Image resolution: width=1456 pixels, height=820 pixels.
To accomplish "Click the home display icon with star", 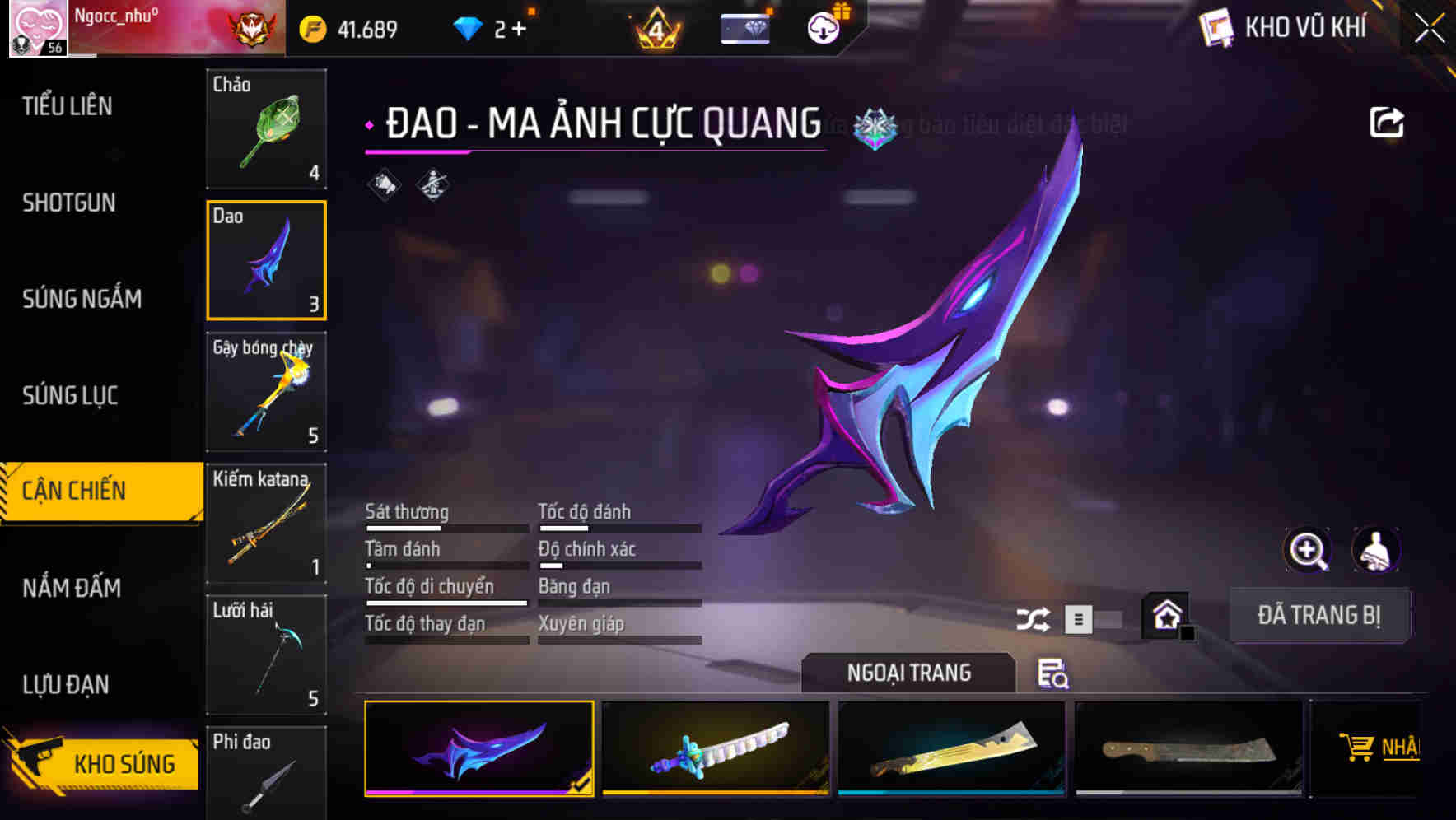I will [1166, 615].
